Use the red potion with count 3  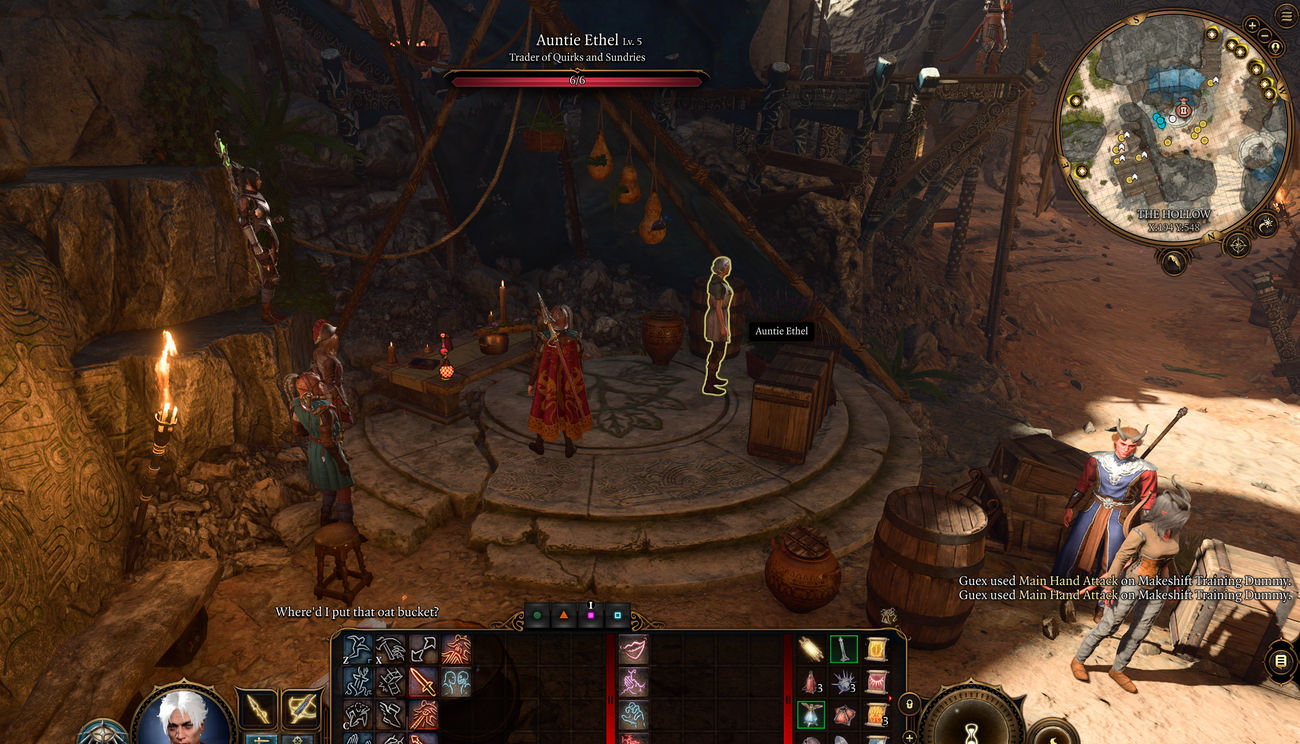coord(810,683)
